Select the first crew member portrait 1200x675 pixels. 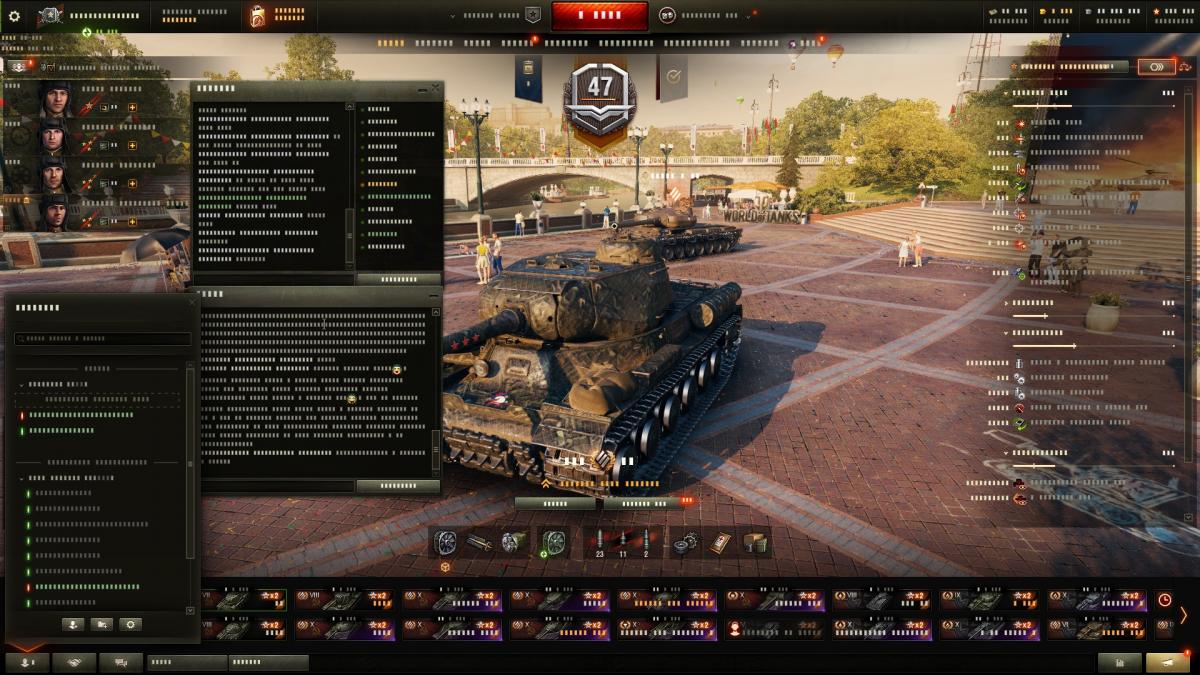53,100
